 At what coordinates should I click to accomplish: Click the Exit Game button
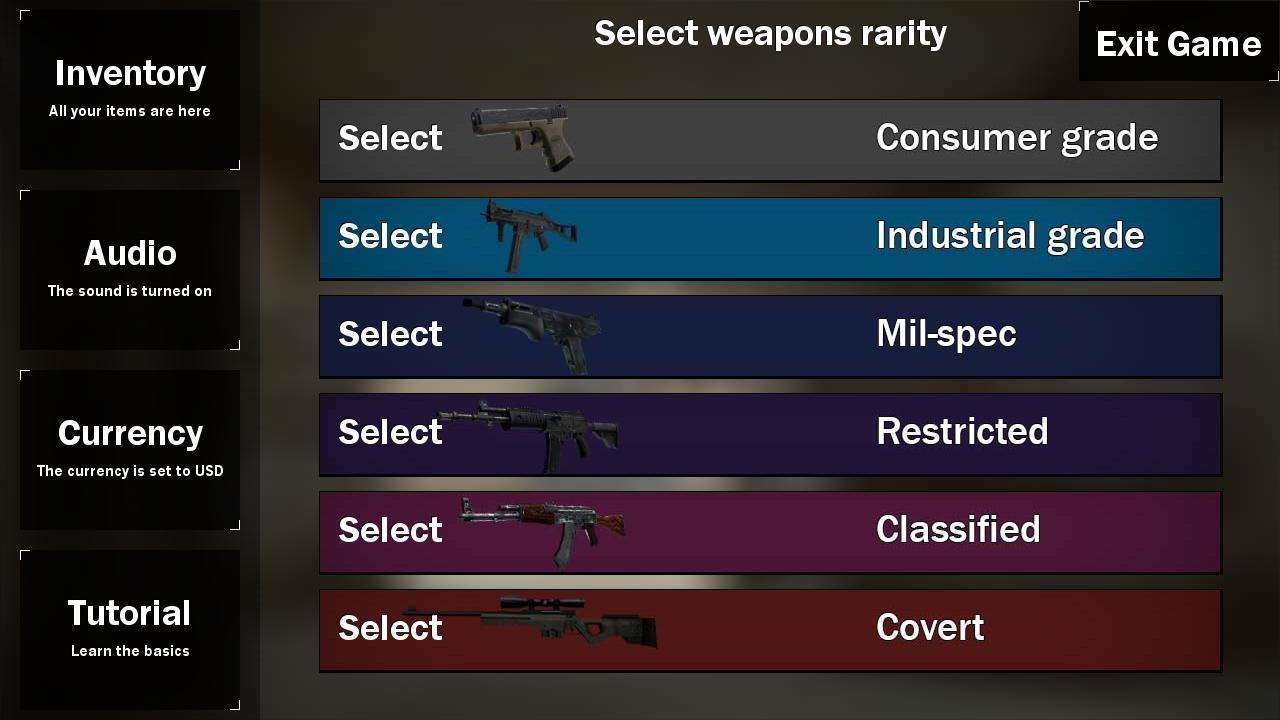[1178, 43]
